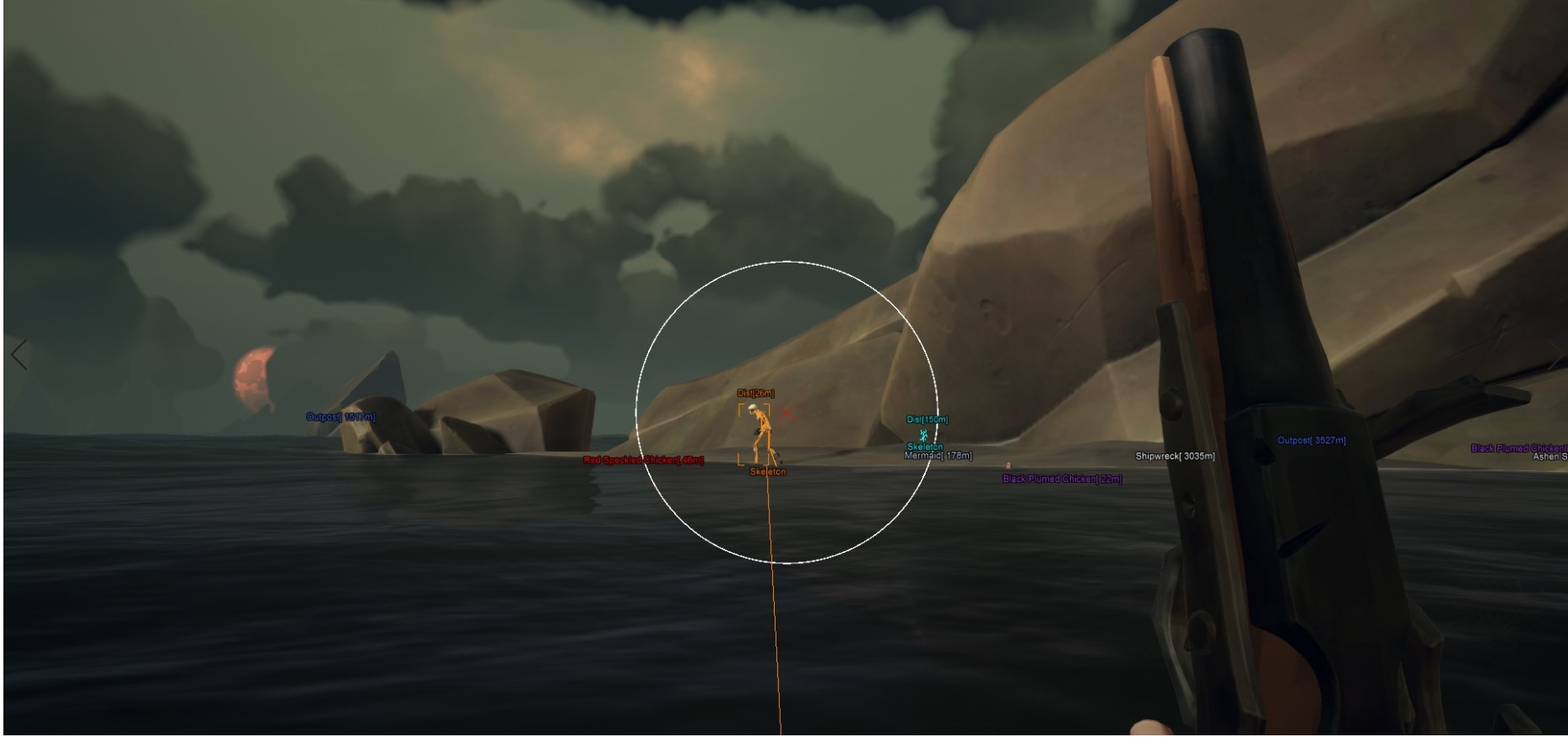Go to the previous image with left arrow
The width and height of the screenshot is (1568, 737).
coord(19,355)
